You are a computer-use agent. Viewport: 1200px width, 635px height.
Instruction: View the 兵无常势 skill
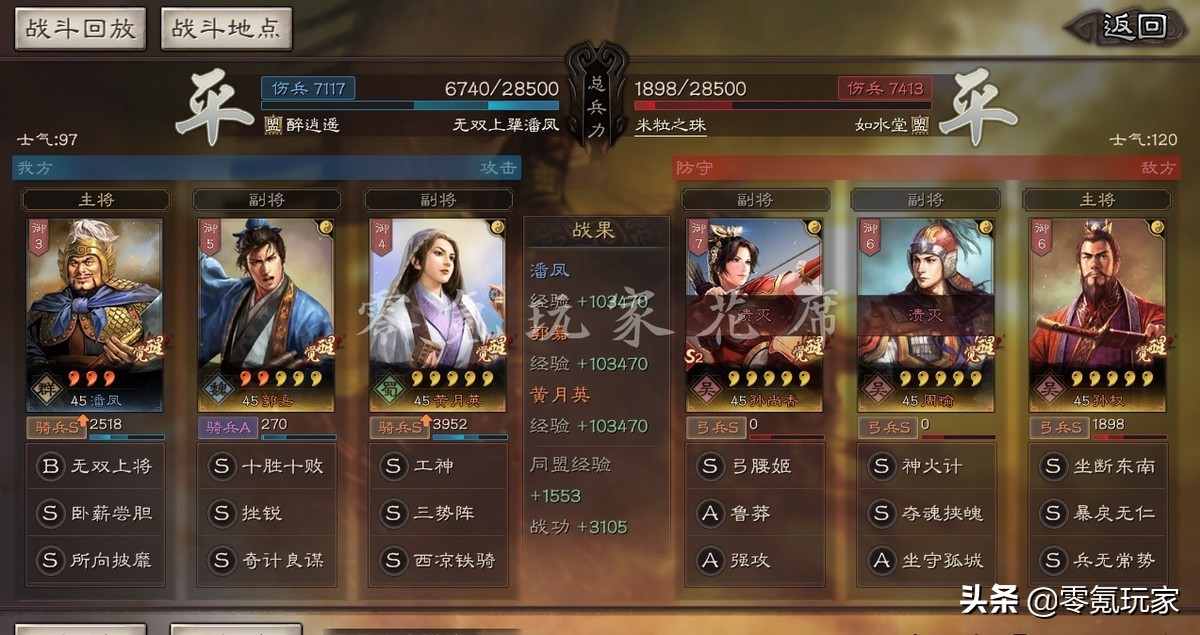click(x=1096, y=560)
